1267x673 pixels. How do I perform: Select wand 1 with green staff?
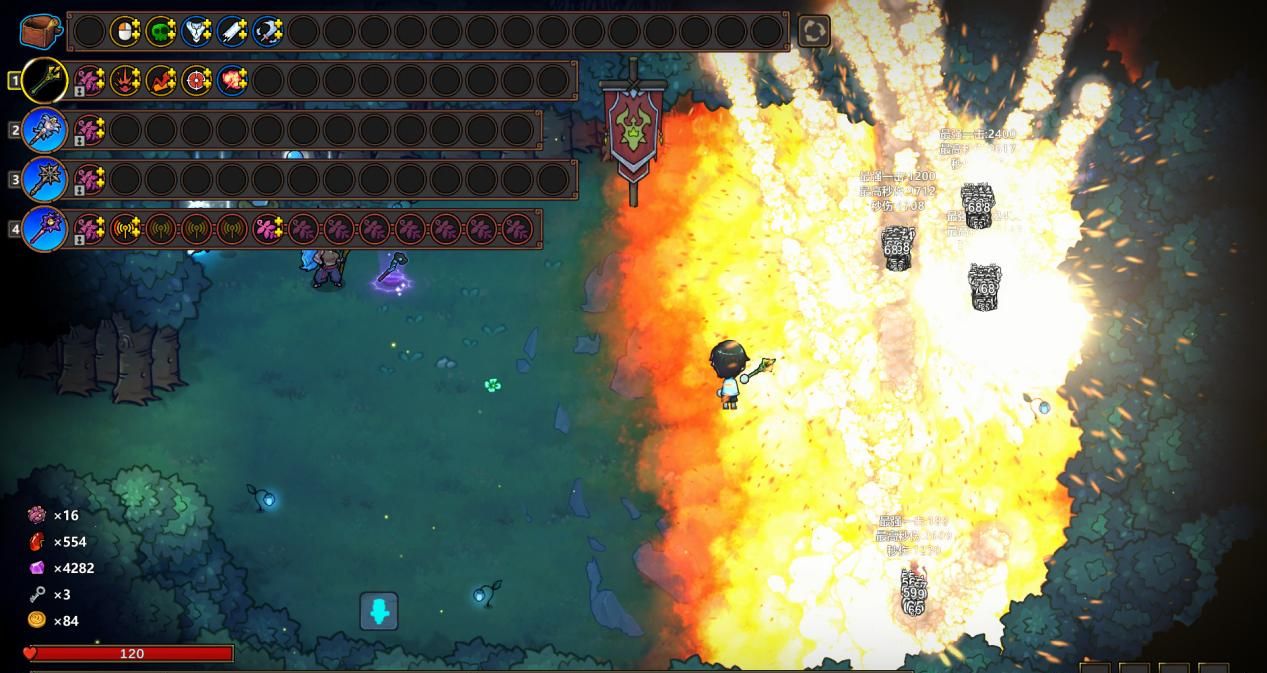pos(45,80)
